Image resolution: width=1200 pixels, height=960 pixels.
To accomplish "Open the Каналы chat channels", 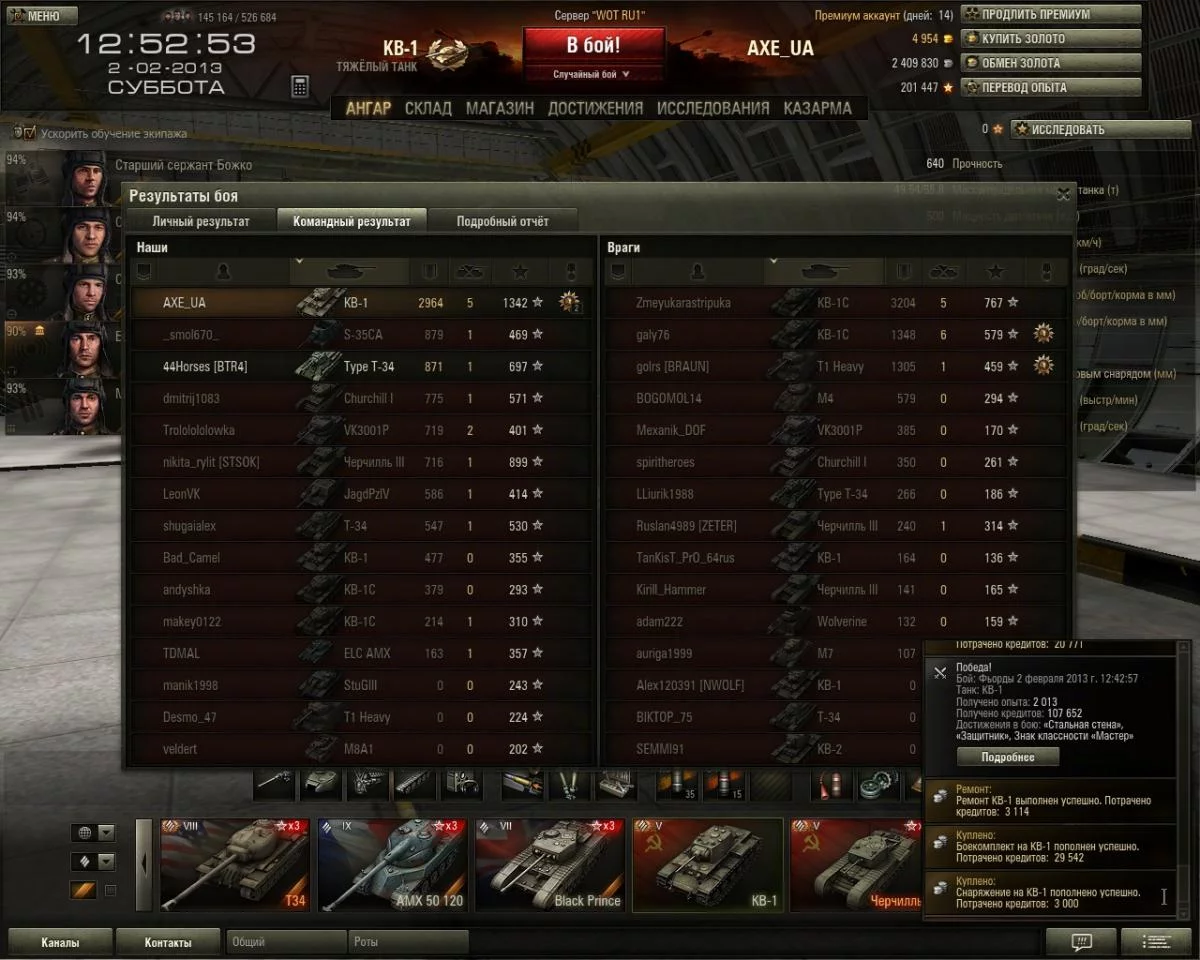I will point(60,942).
